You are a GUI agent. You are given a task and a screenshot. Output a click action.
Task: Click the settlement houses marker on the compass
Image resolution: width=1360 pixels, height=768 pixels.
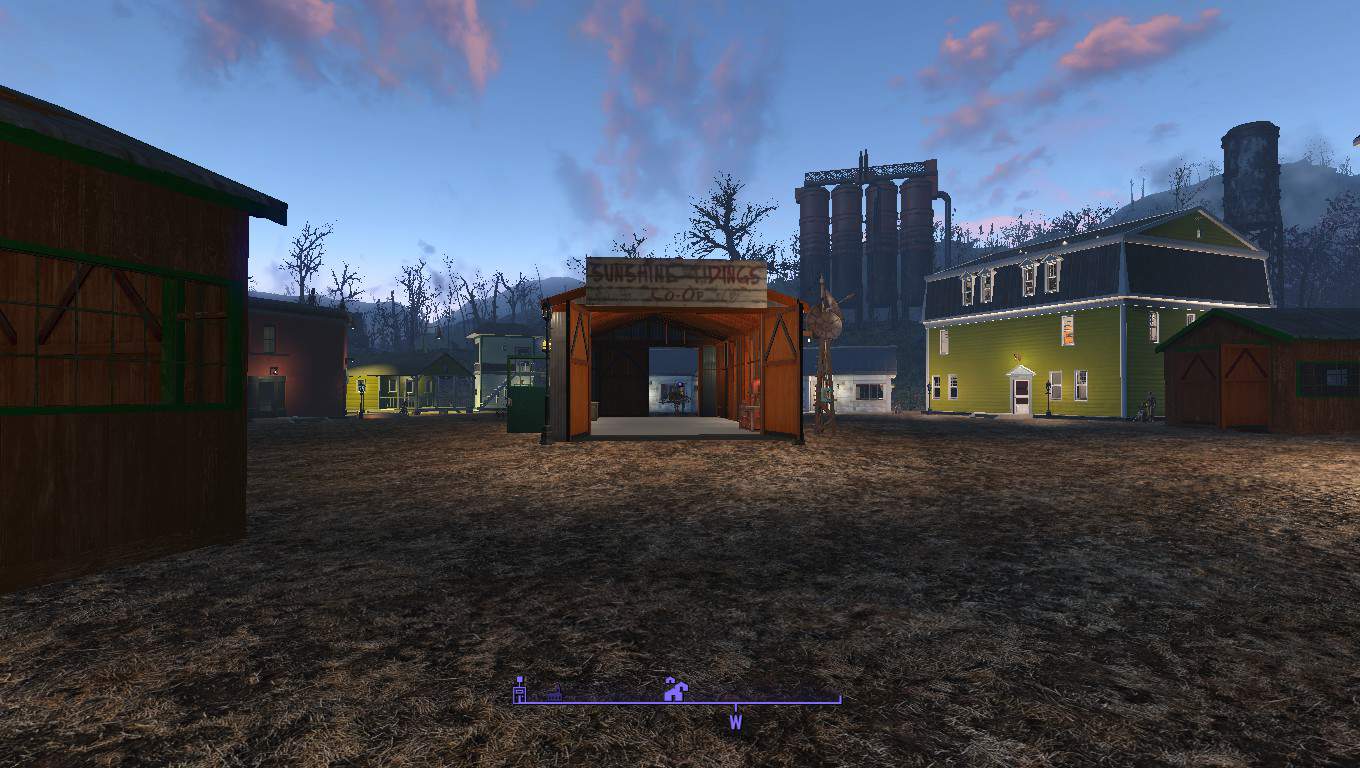(x=675, y=689)
